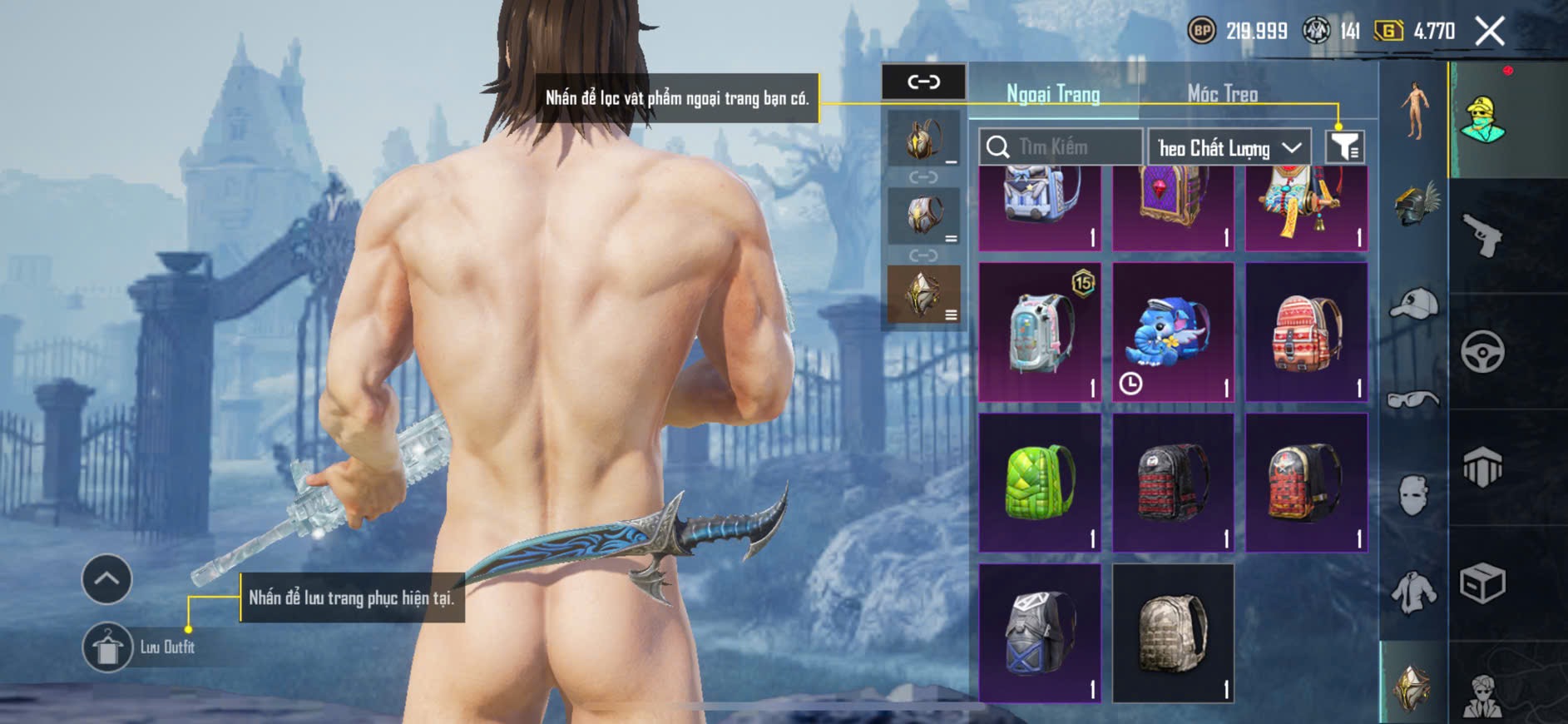
Task: Equip the camouflage default backpack
Action: 1172,632
